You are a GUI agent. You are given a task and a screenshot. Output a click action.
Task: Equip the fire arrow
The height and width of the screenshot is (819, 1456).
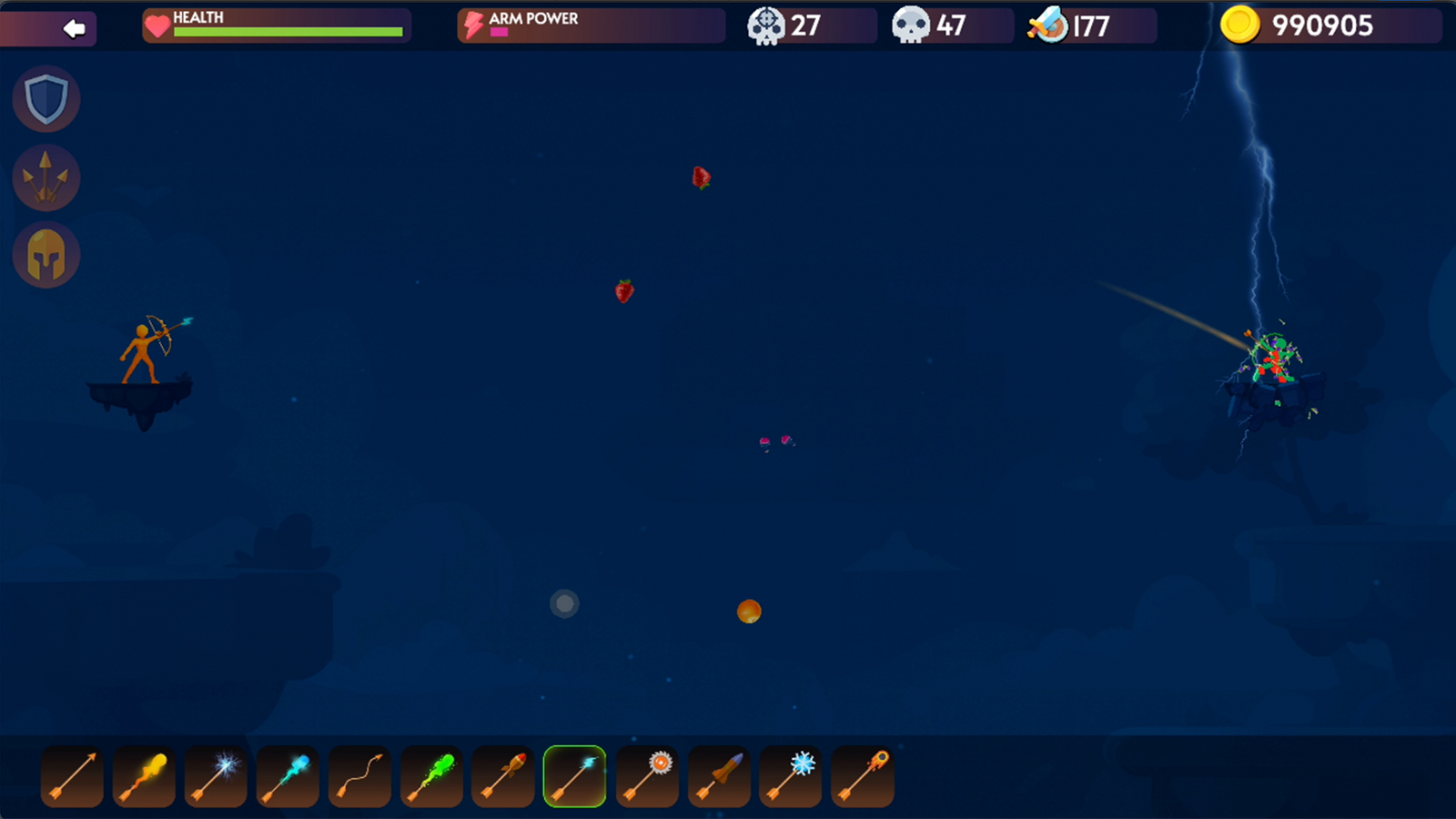pos(143,775)
